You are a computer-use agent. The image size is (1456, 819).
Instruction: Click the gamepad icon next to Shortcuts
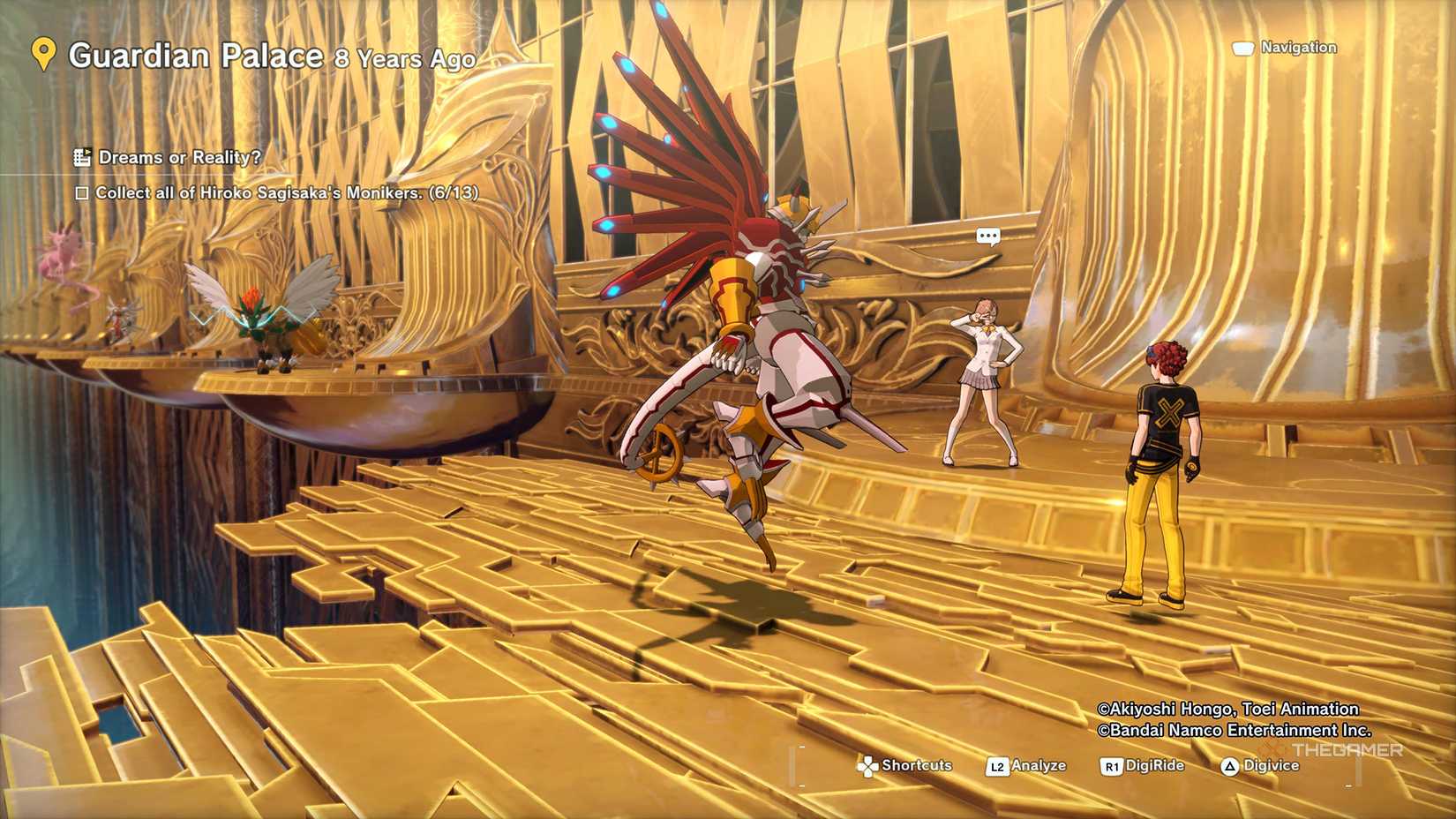pos(871,765)
